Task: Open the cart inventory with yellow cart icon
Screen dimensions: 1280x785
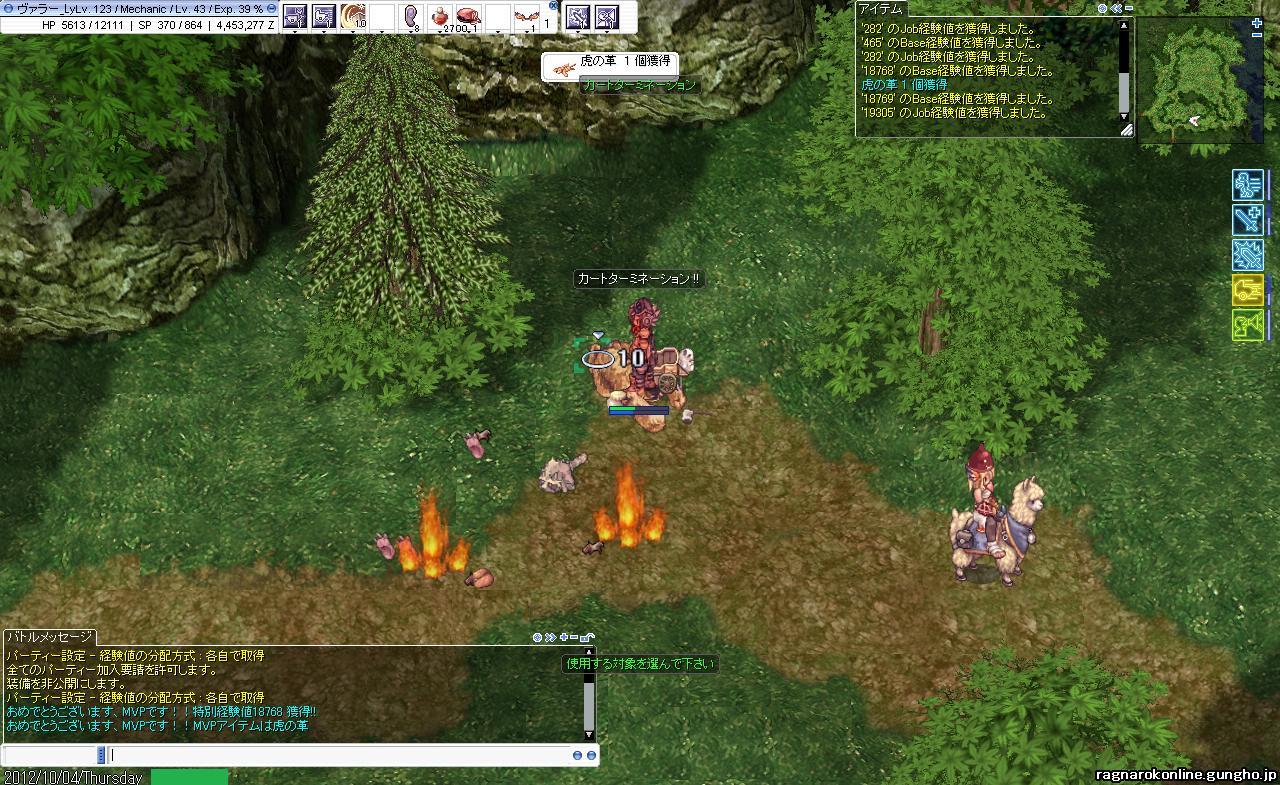Action: [x=1248, y=290]
